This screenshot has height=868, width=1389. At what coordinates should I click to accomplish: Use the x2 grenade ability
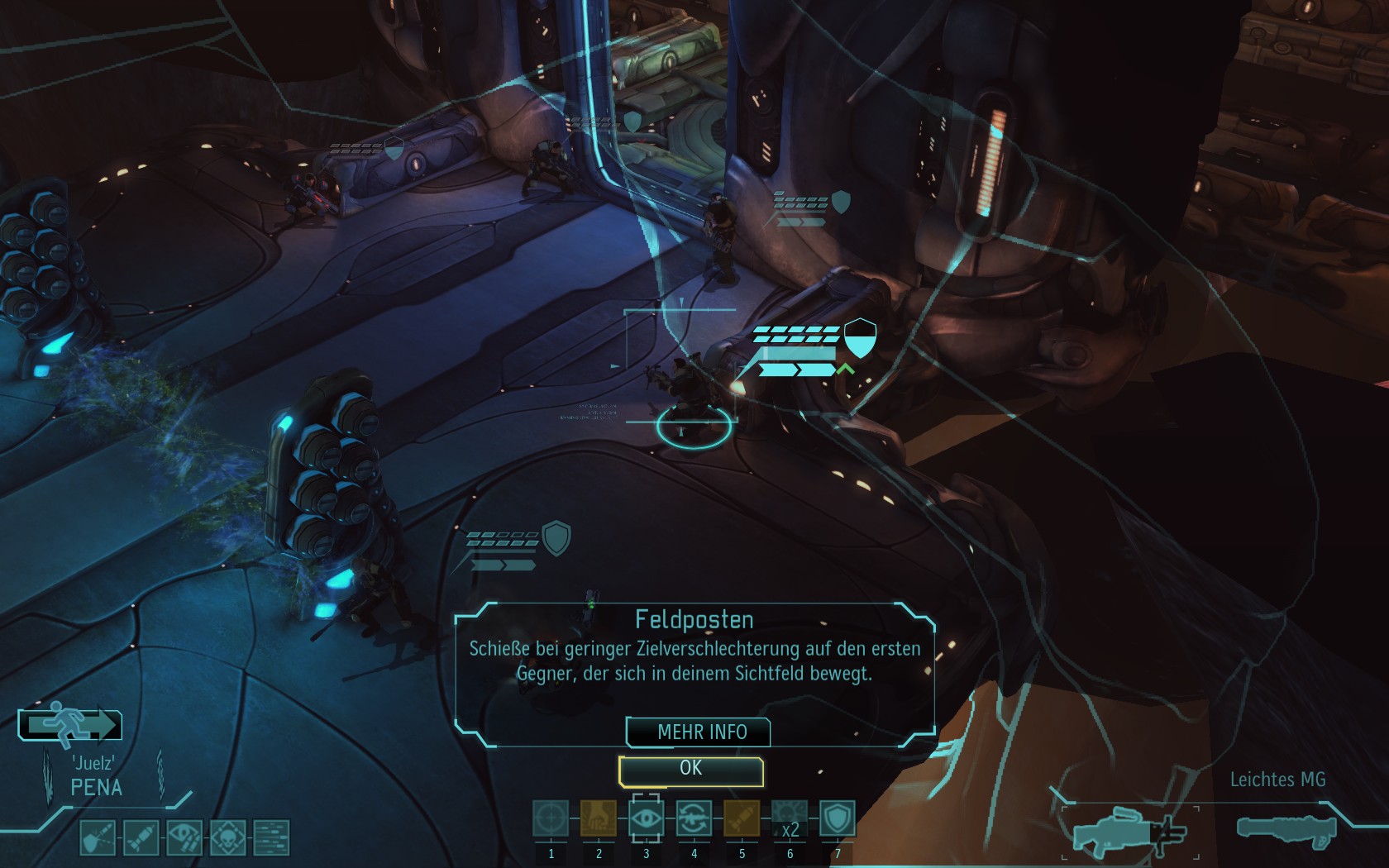pyautogui.click(x=790, y=819)
